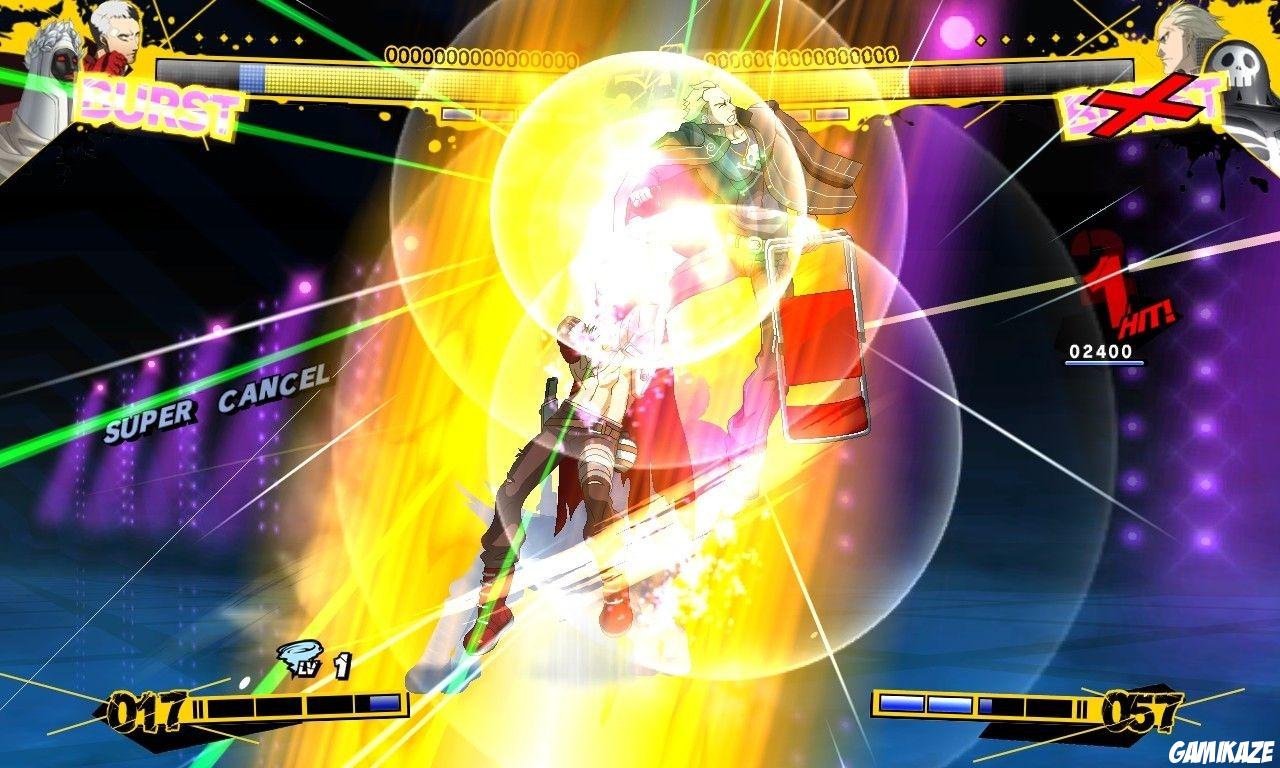The image size is (1280, 768).
Task: Select the 02400 damage readout
Action: coord(1101,352)
